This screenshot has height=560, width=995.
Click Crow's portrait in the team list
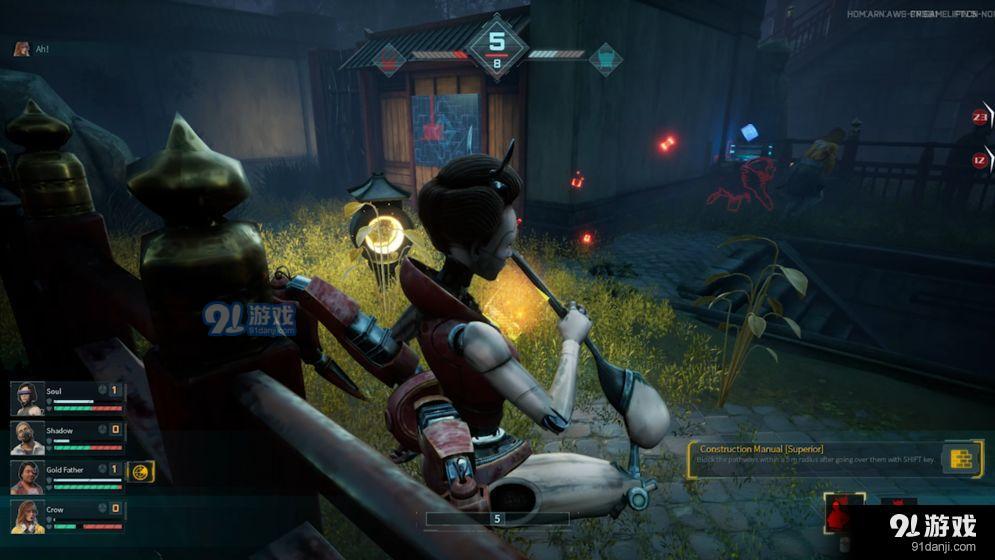(x=27, y=516)
